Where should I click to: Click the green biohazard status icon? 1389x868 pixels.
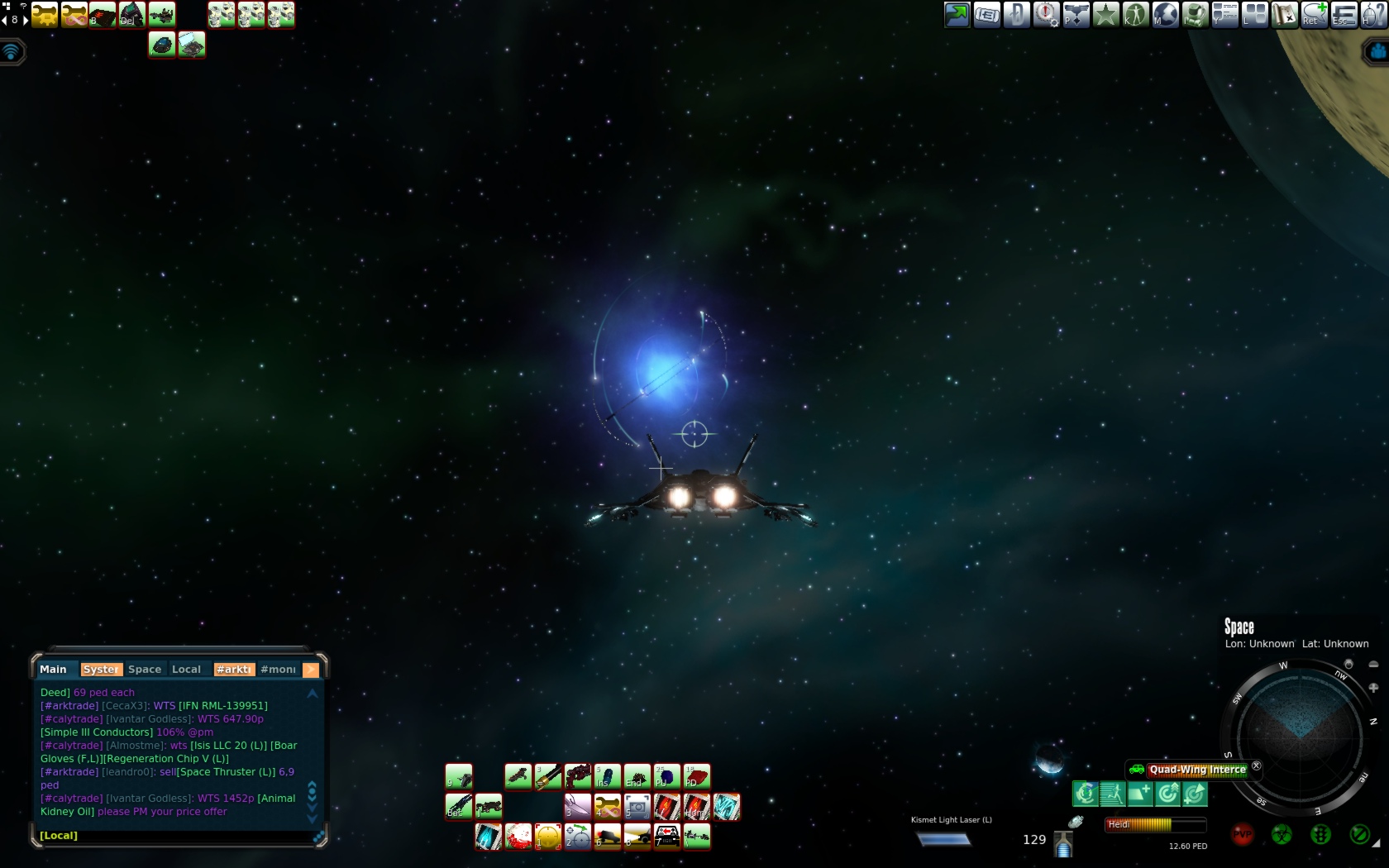[x=1282, y=835]
